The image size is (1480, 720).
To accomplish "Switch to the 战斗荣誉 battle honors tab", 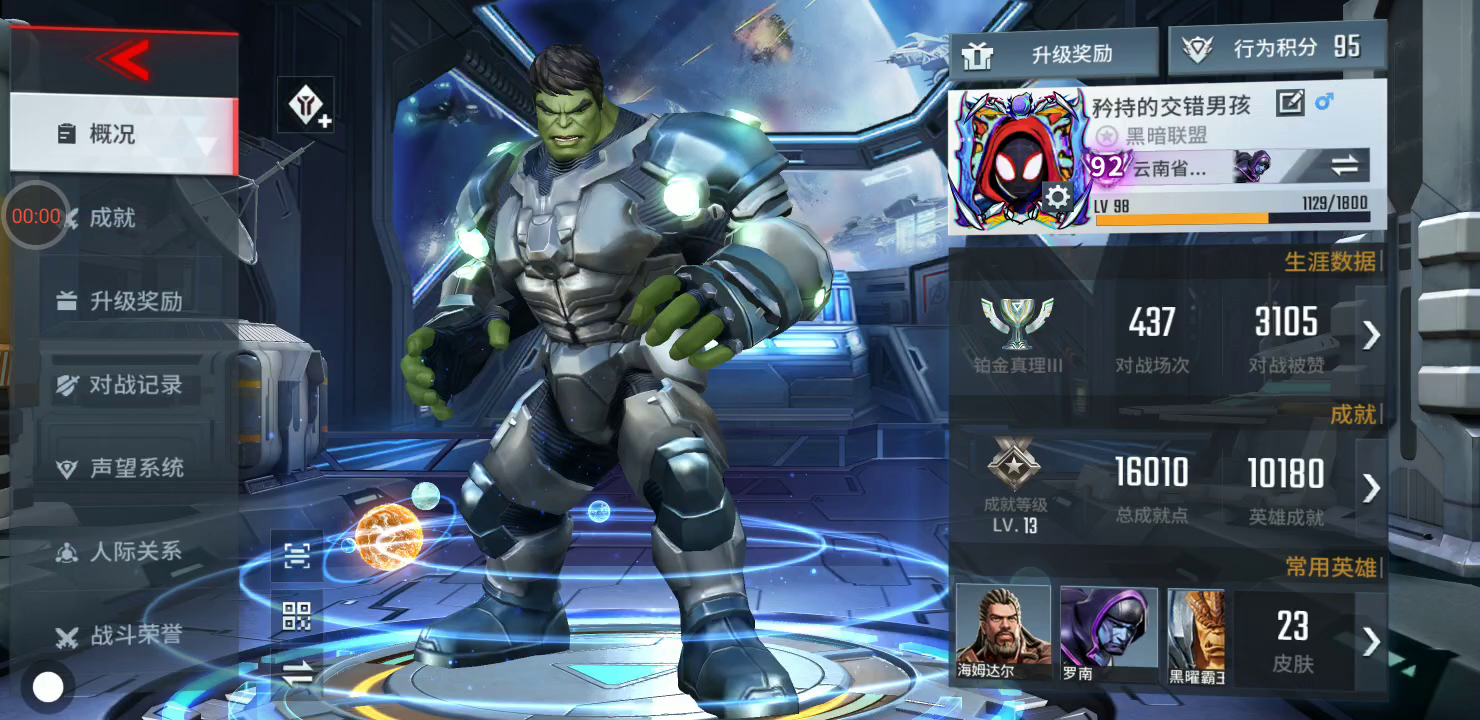I will [135, 635].
